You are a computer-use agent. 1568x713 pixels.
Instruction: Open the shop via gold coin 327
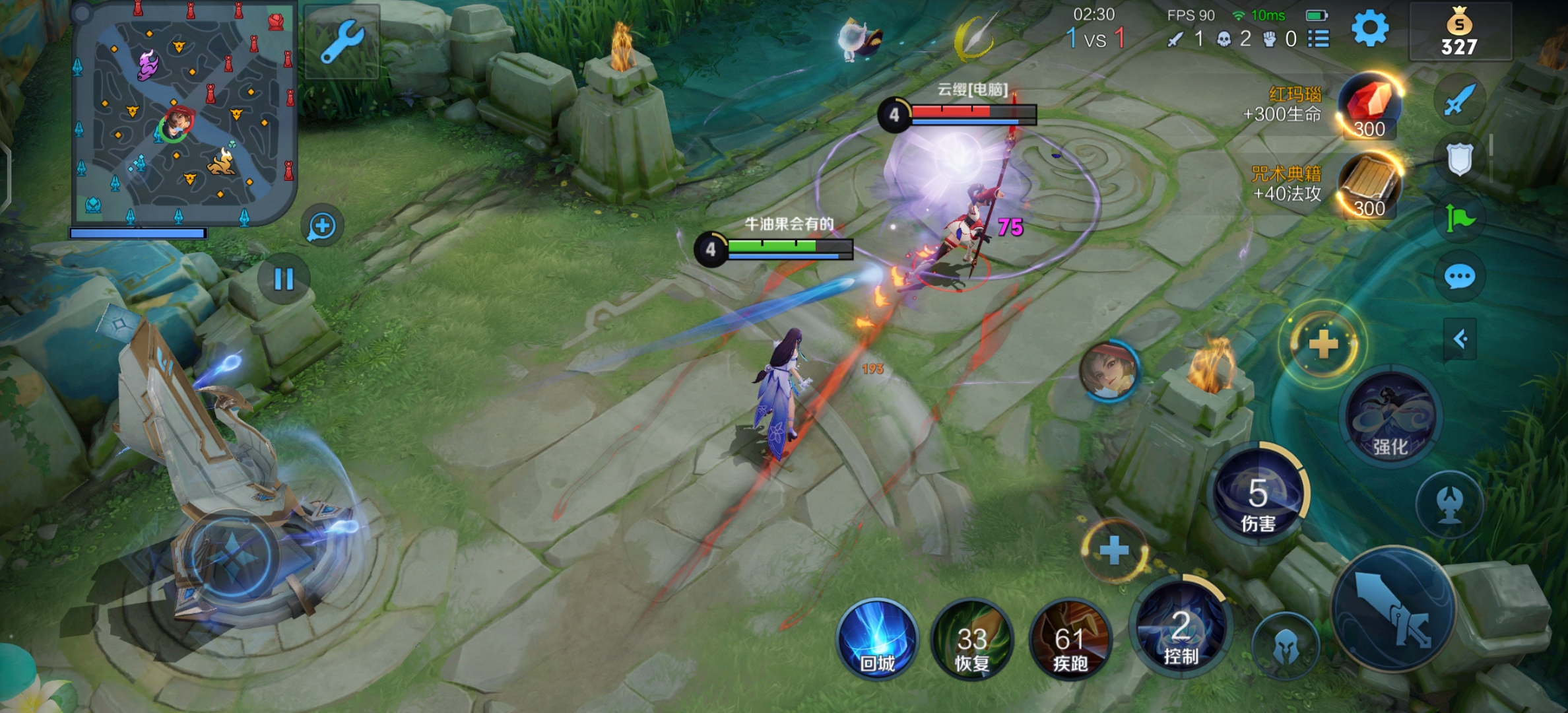(x=1459, y=32)
